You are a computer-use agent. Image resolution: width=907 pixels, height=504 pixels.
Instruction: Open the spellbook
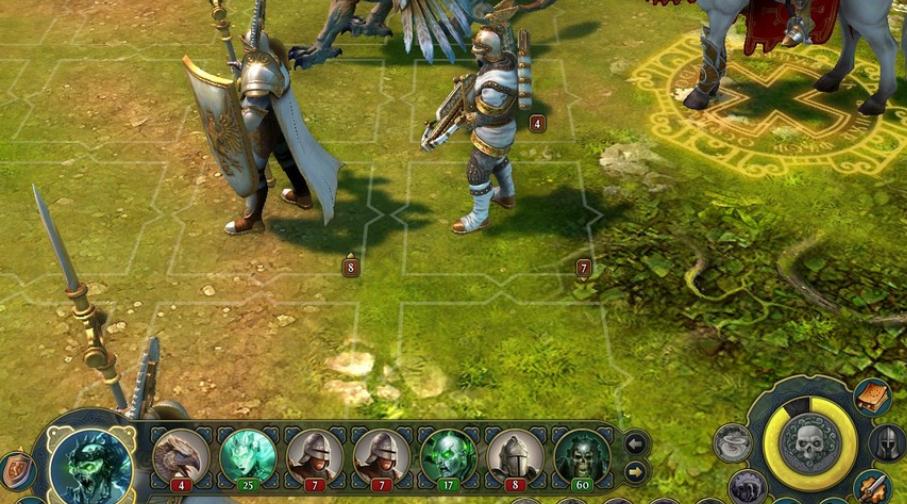point(871,397)
